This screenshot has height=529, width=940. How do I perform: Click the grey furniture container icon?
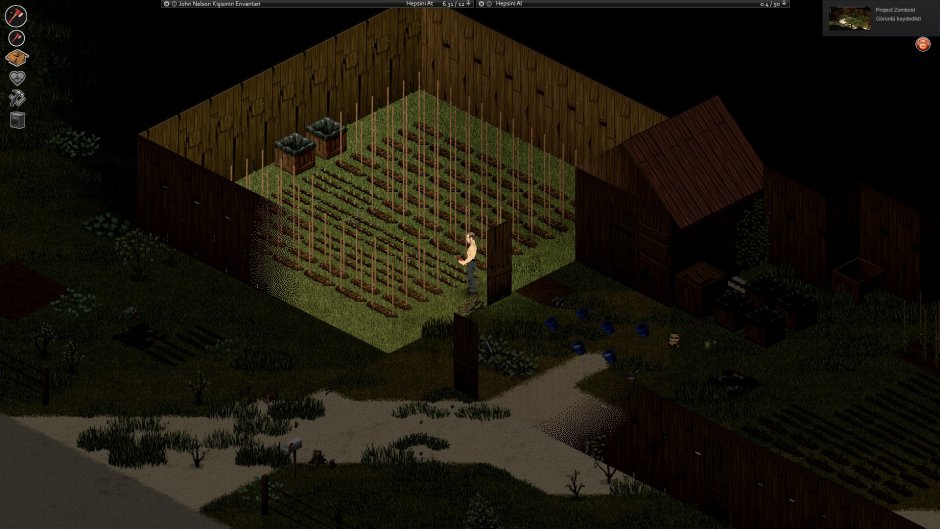[x=16, y=120]
